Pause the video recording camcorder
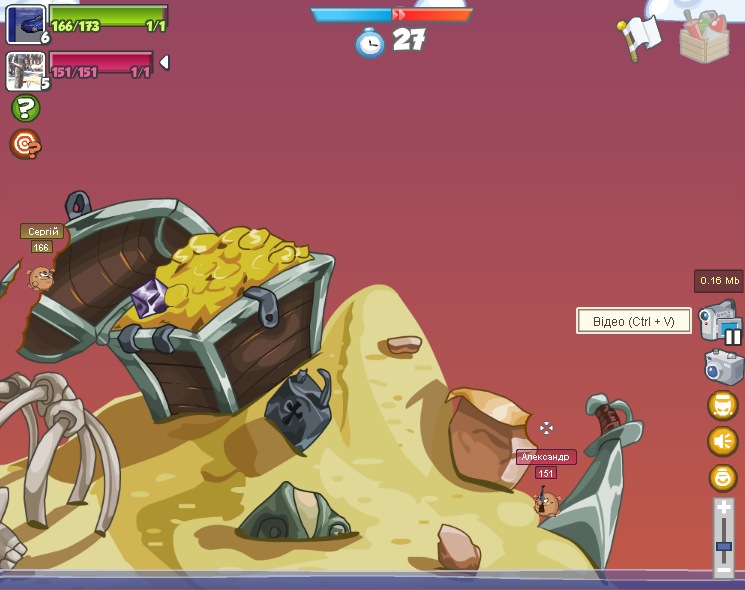Screen dimensions: 745x590 tap(721, 323)
